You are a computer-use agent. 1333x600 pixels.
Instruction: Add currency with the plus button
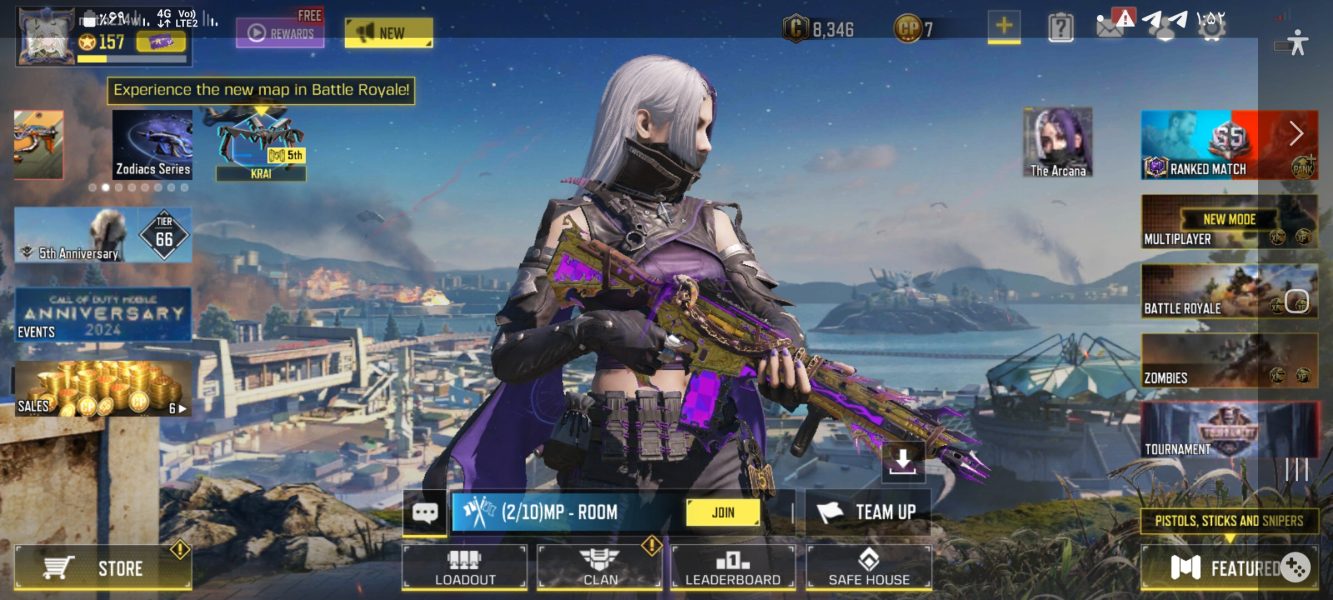[1004, 26]
